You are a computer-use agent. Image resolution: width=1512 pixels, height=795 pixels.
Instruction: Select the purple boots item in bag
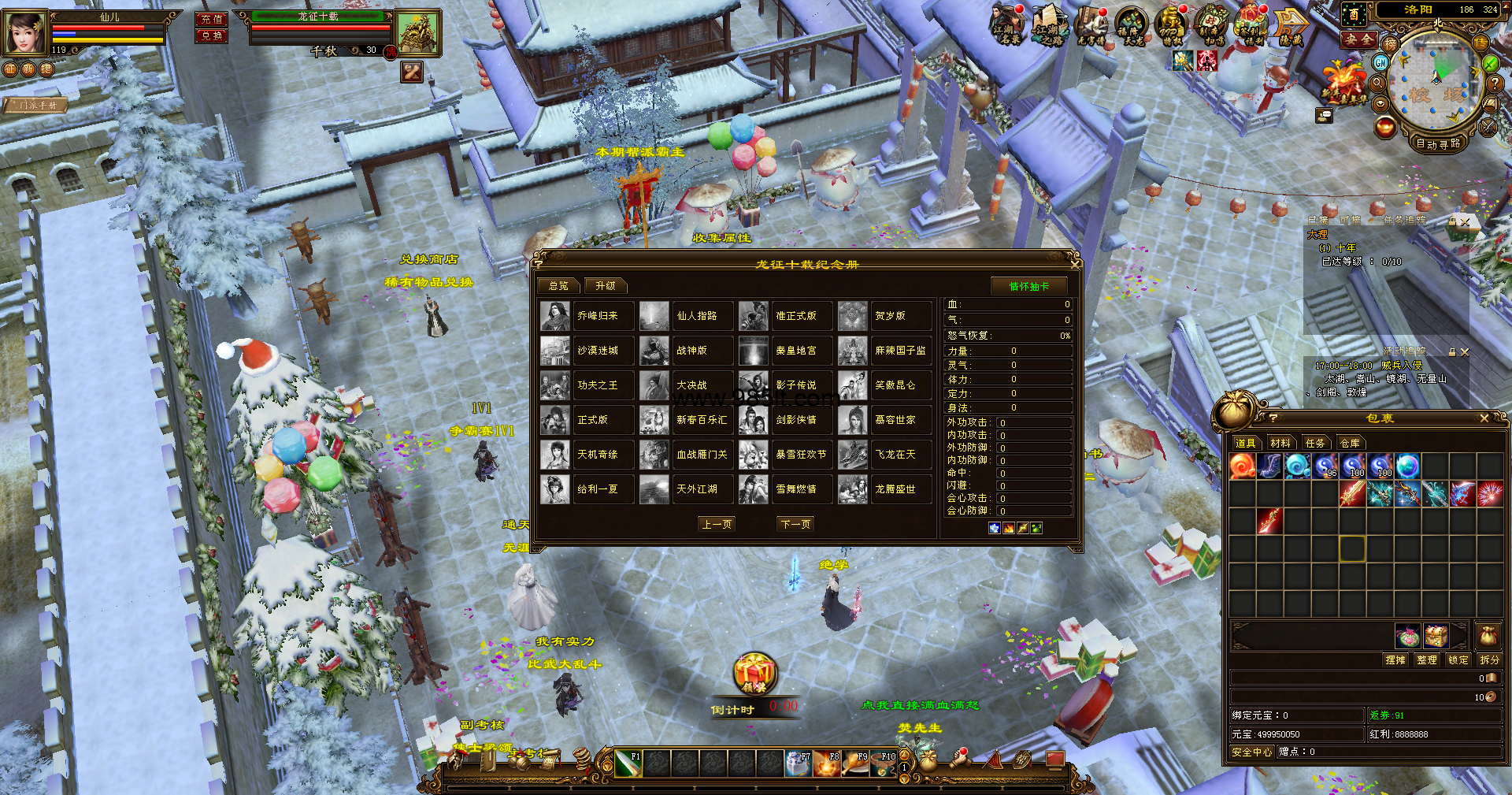coord(1269,466)
